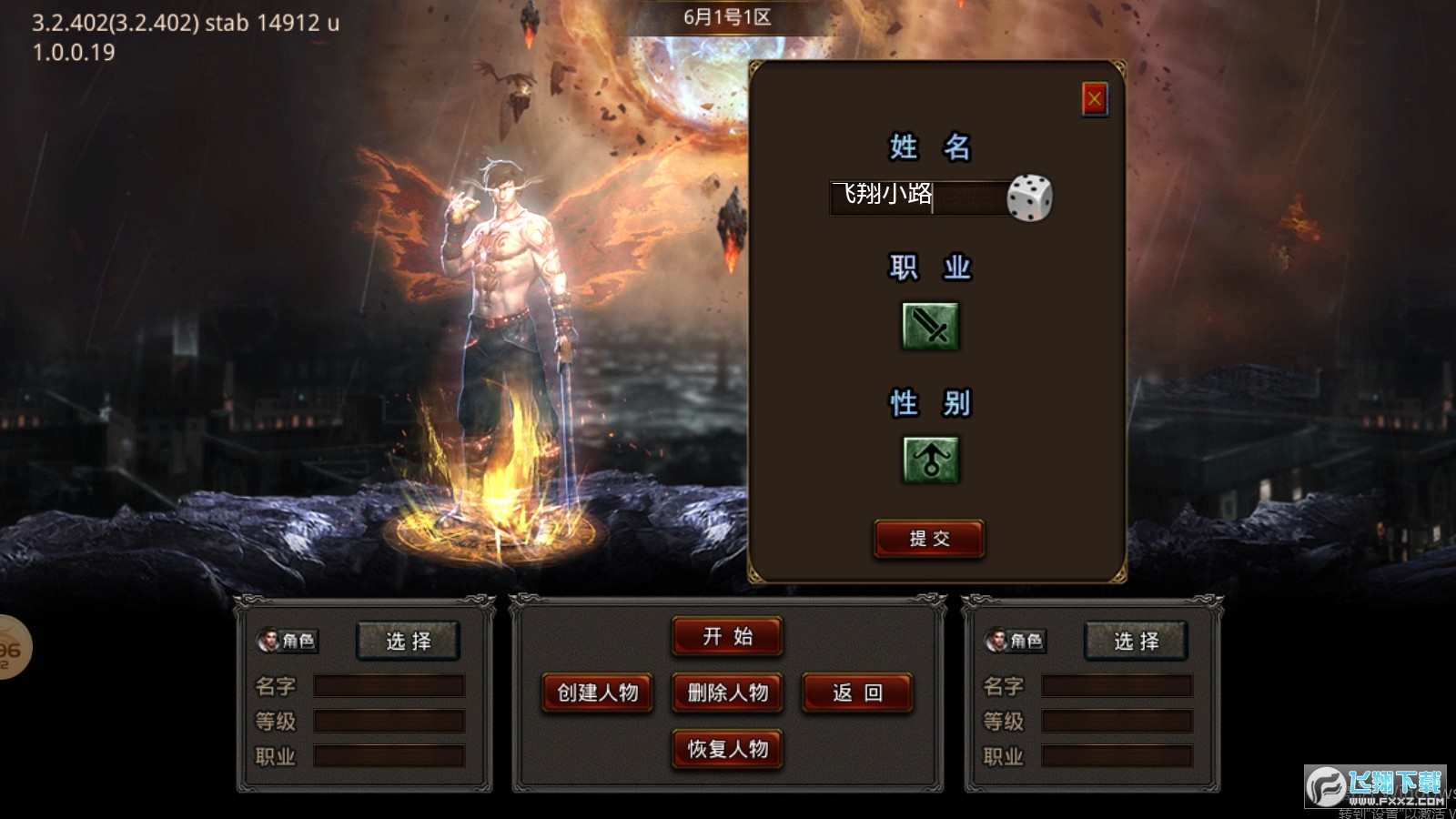Randomize the character name using the dice icon
Viewport: 1456px width, 819px height.
(1031, 198)
